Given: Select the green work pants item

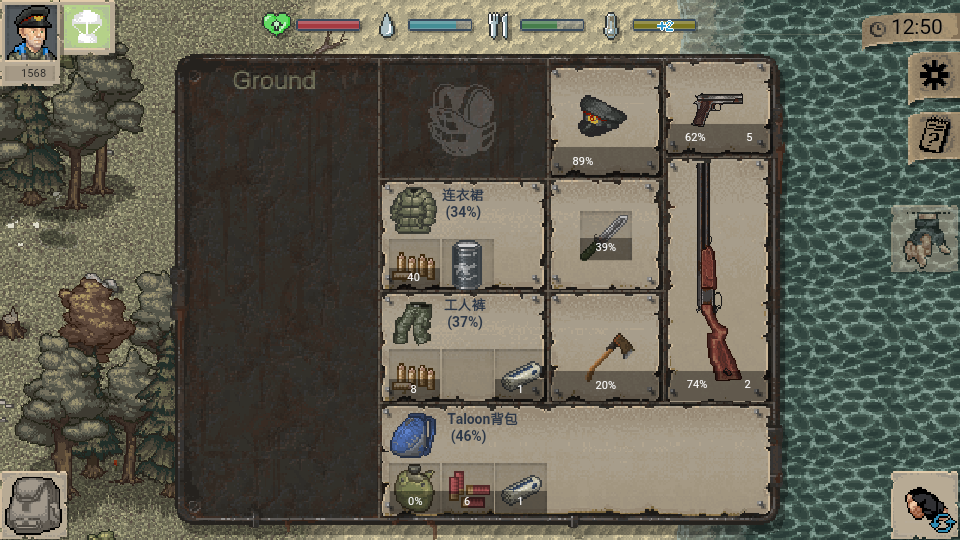Looking at the screenshot, I should (x=408, y=320).
